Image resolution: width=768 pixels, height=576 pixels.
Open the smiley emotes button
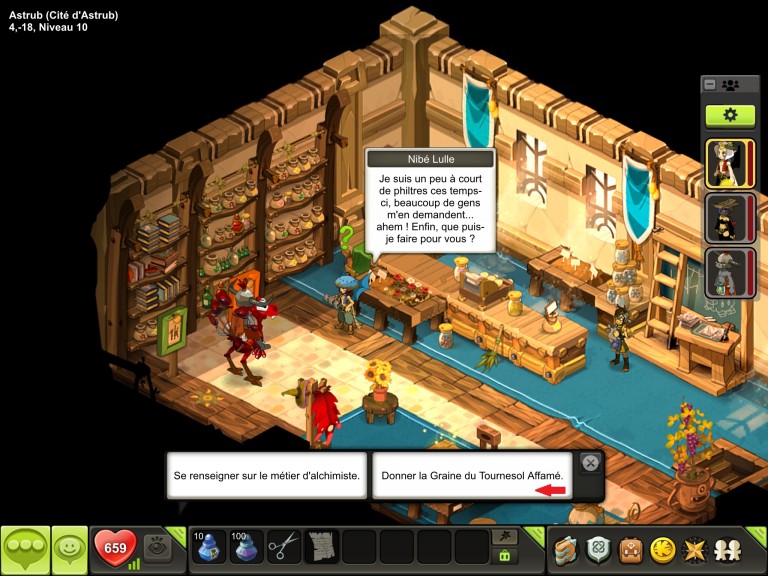70,549
